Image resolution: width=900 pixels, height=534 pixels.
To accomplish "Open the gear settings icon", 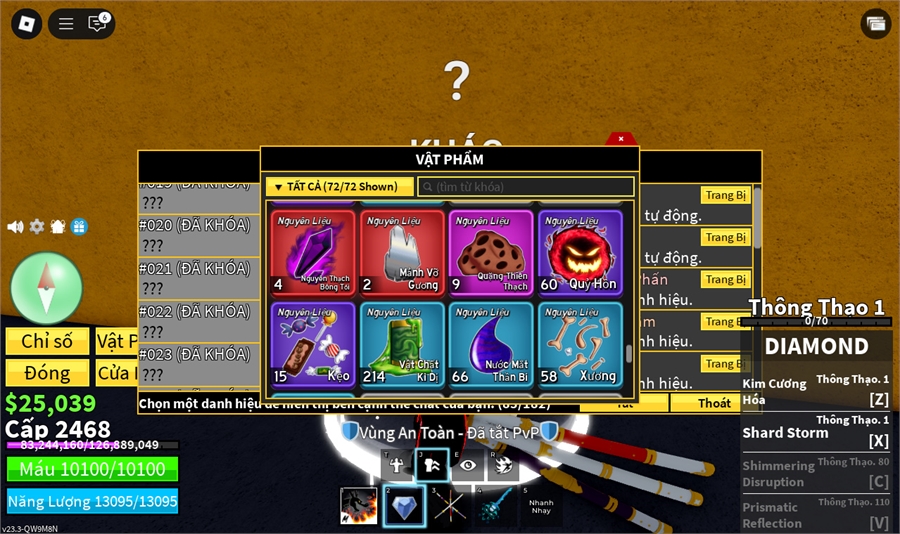I will (x=37, y=227).
